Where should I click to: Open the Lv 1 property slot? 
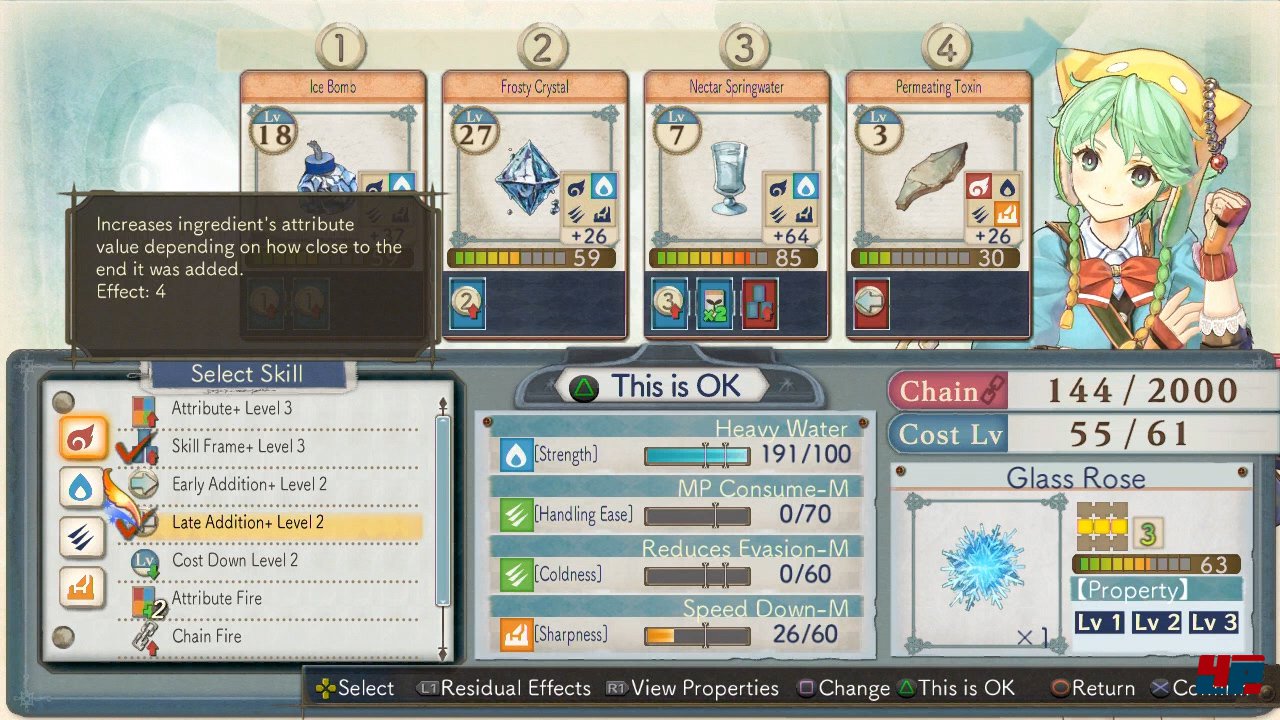[x=1099, y=623]
